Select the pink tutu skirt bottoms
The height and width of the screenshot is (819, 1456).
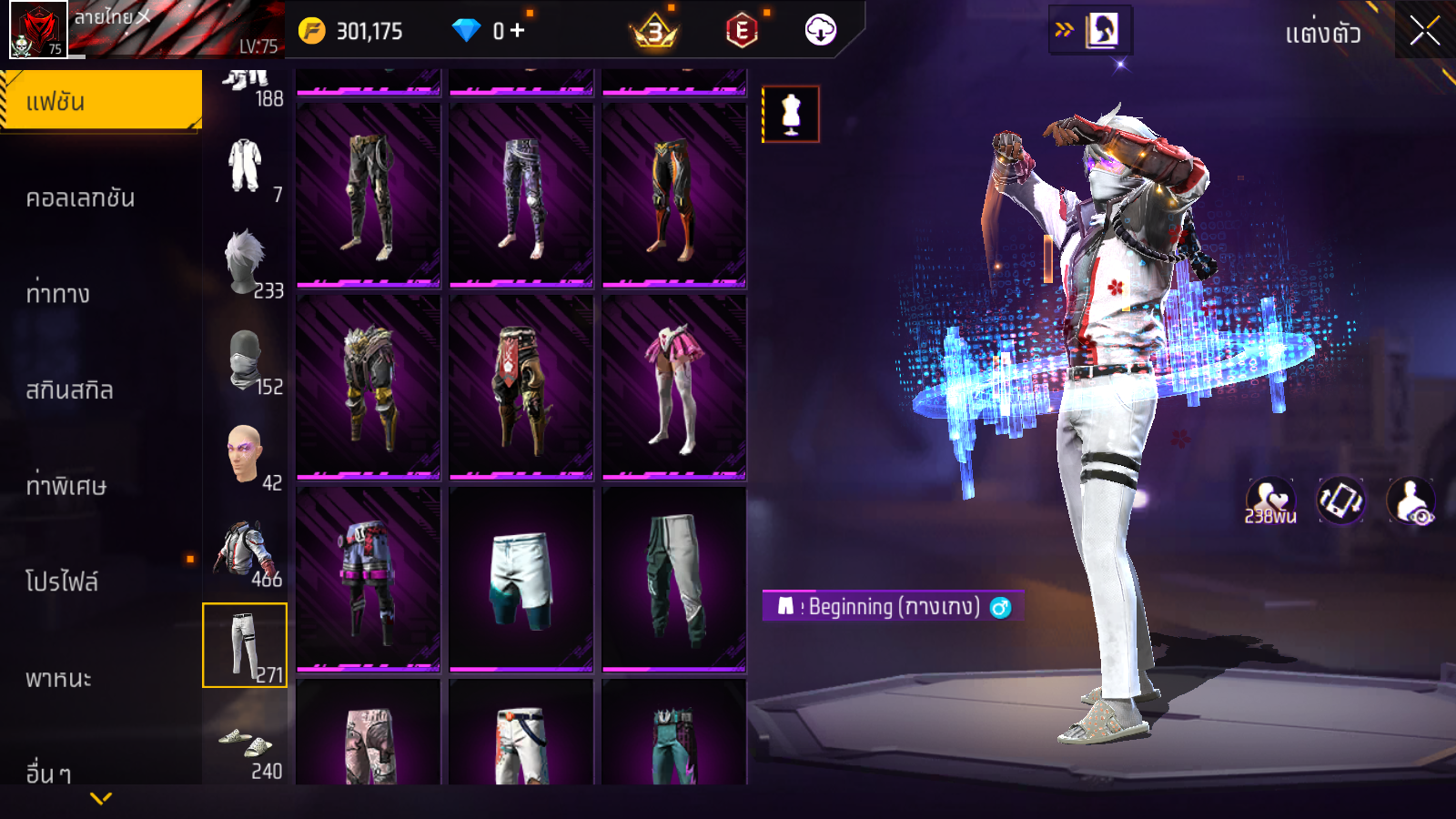pos(673,387)
